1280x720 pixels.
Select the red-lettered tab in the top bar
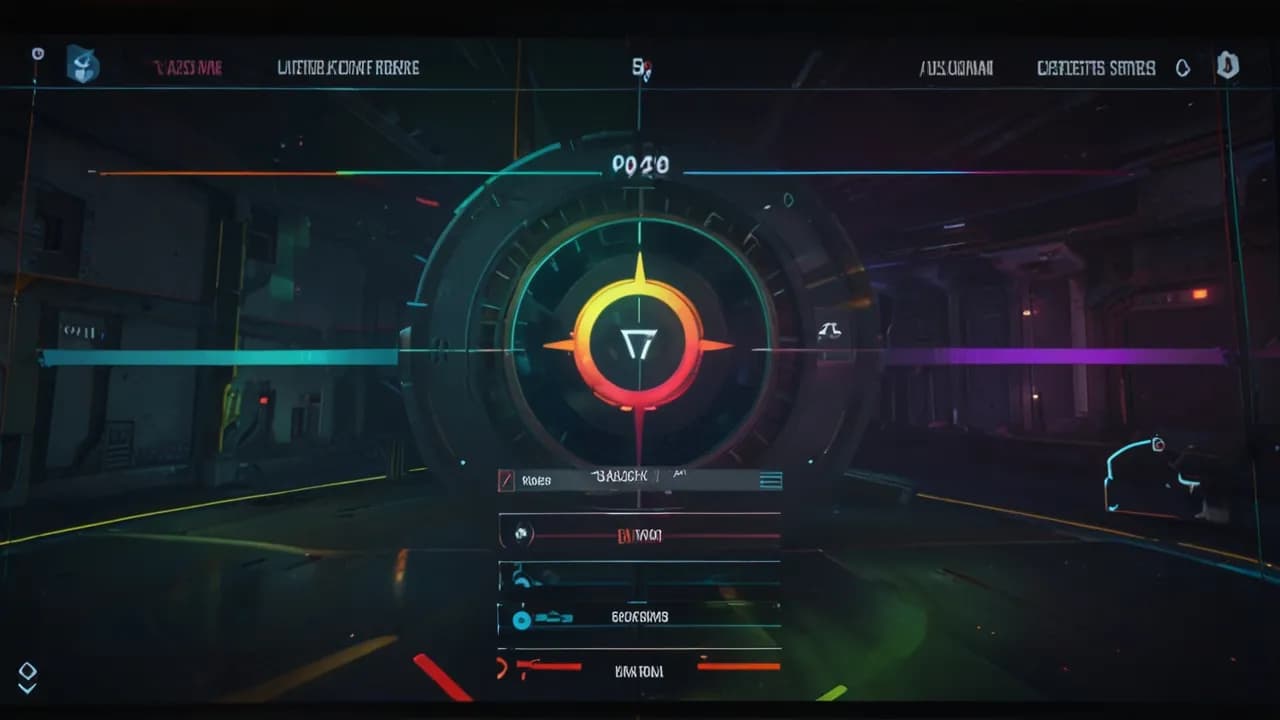pyautogui.click(x=187, y=68)
